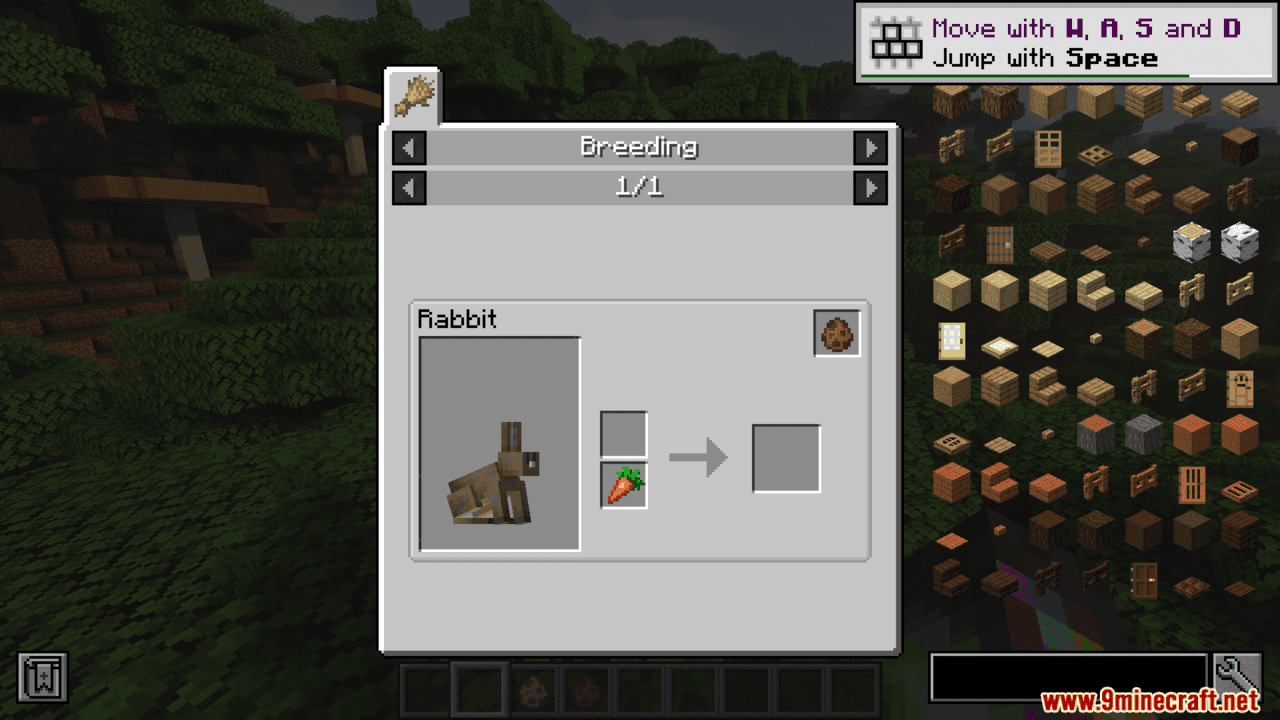Select the Breeding wheat category tab
Image resolution: width=1280 pixels, height=720 pixels.
point(412,96)
